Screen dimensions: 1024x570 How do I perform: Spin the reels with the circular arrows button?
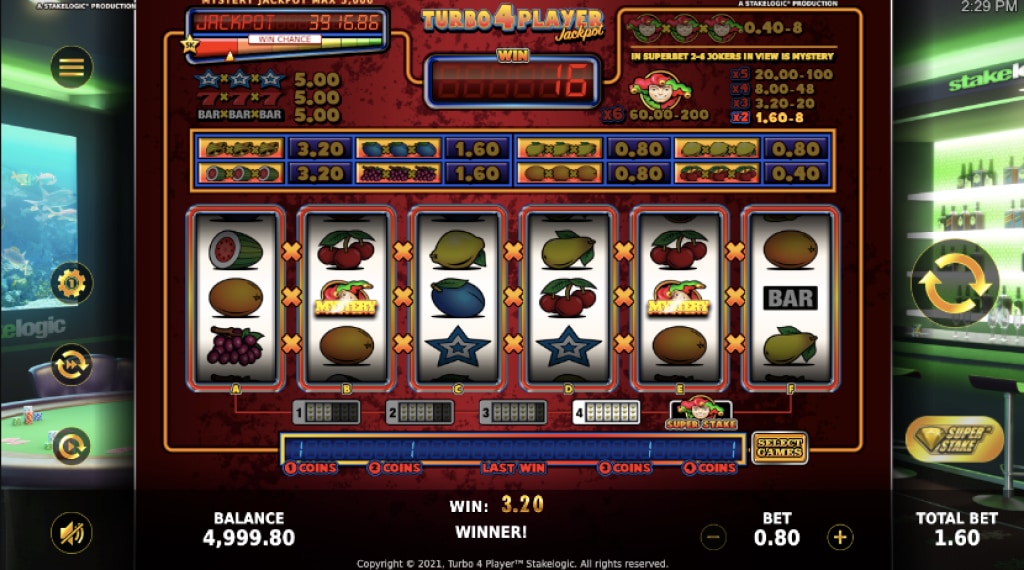coord(954,284)
